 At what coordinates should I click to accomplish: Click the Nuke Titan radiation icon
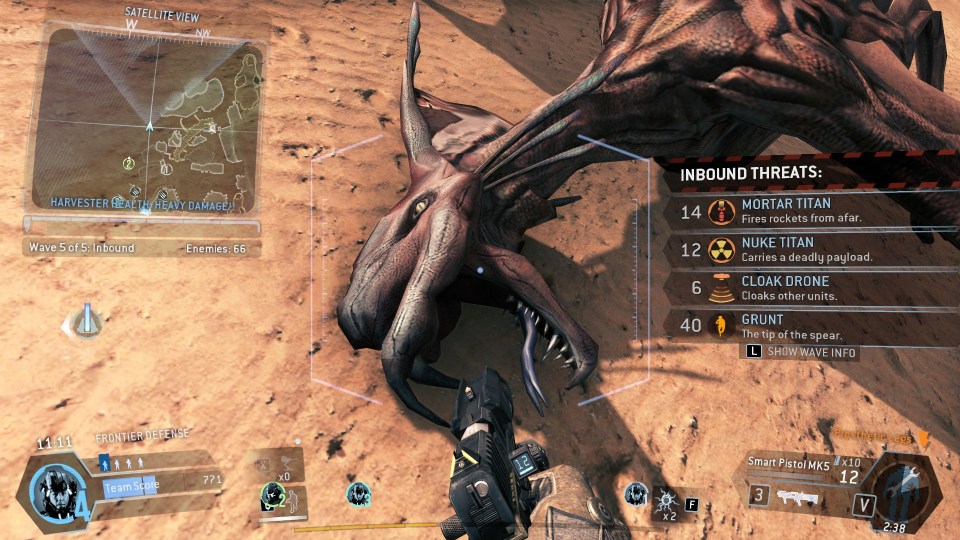tap(717, 250)
